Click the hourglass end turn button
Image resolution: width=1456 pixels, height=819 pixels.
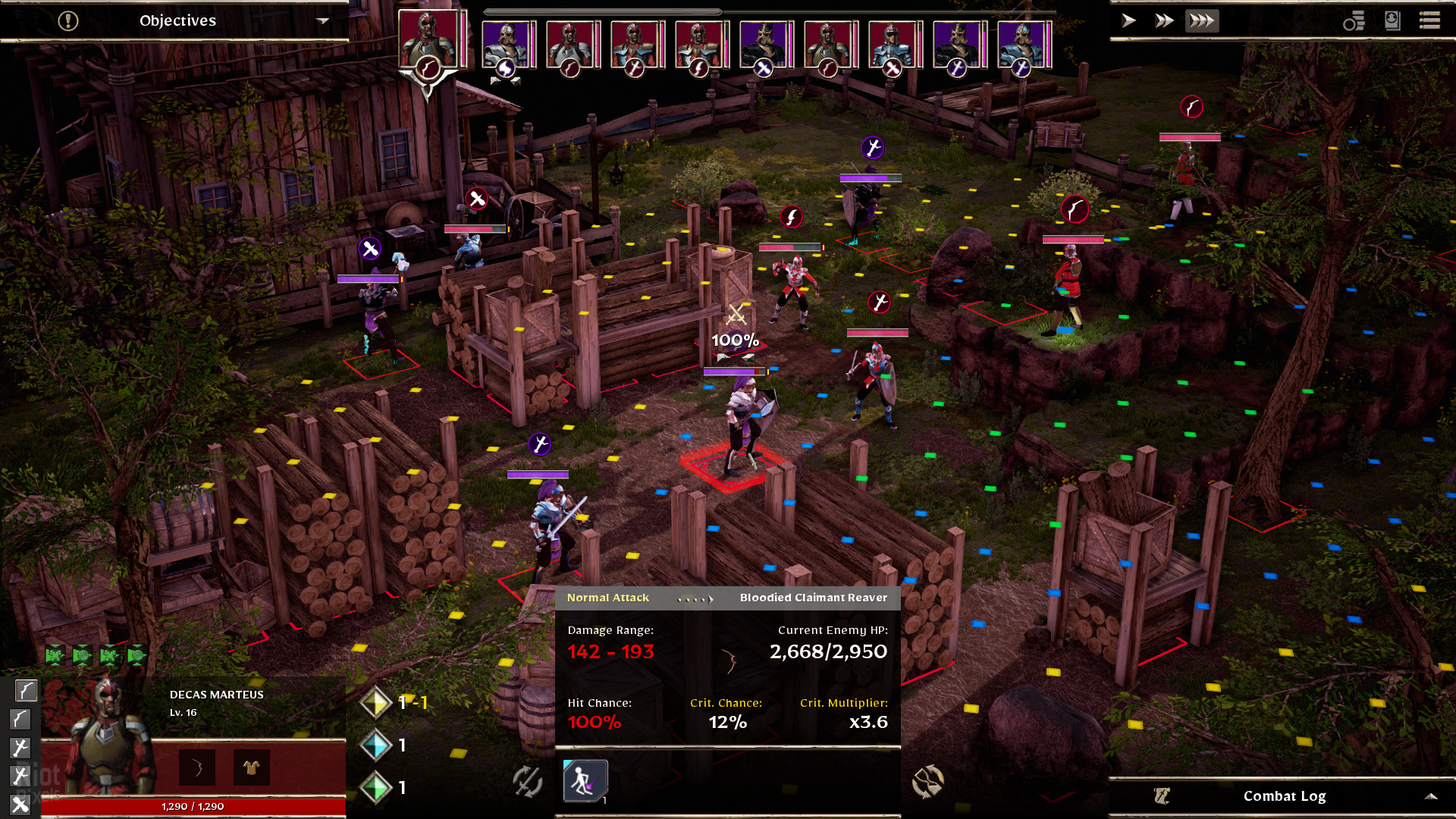(927, 782)
